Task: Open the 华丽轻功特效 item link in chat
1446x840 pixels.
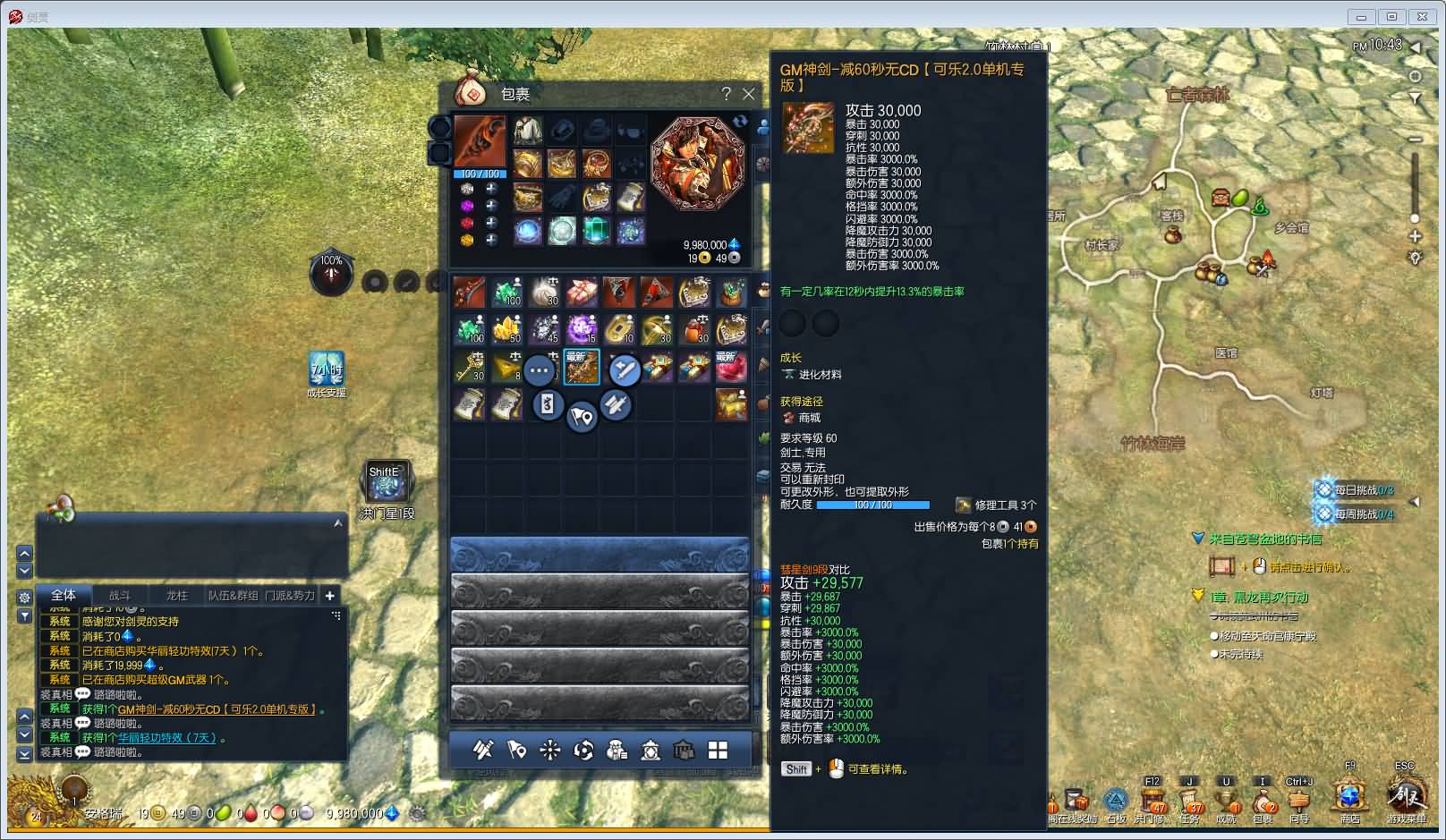Action: click(167, 738)
